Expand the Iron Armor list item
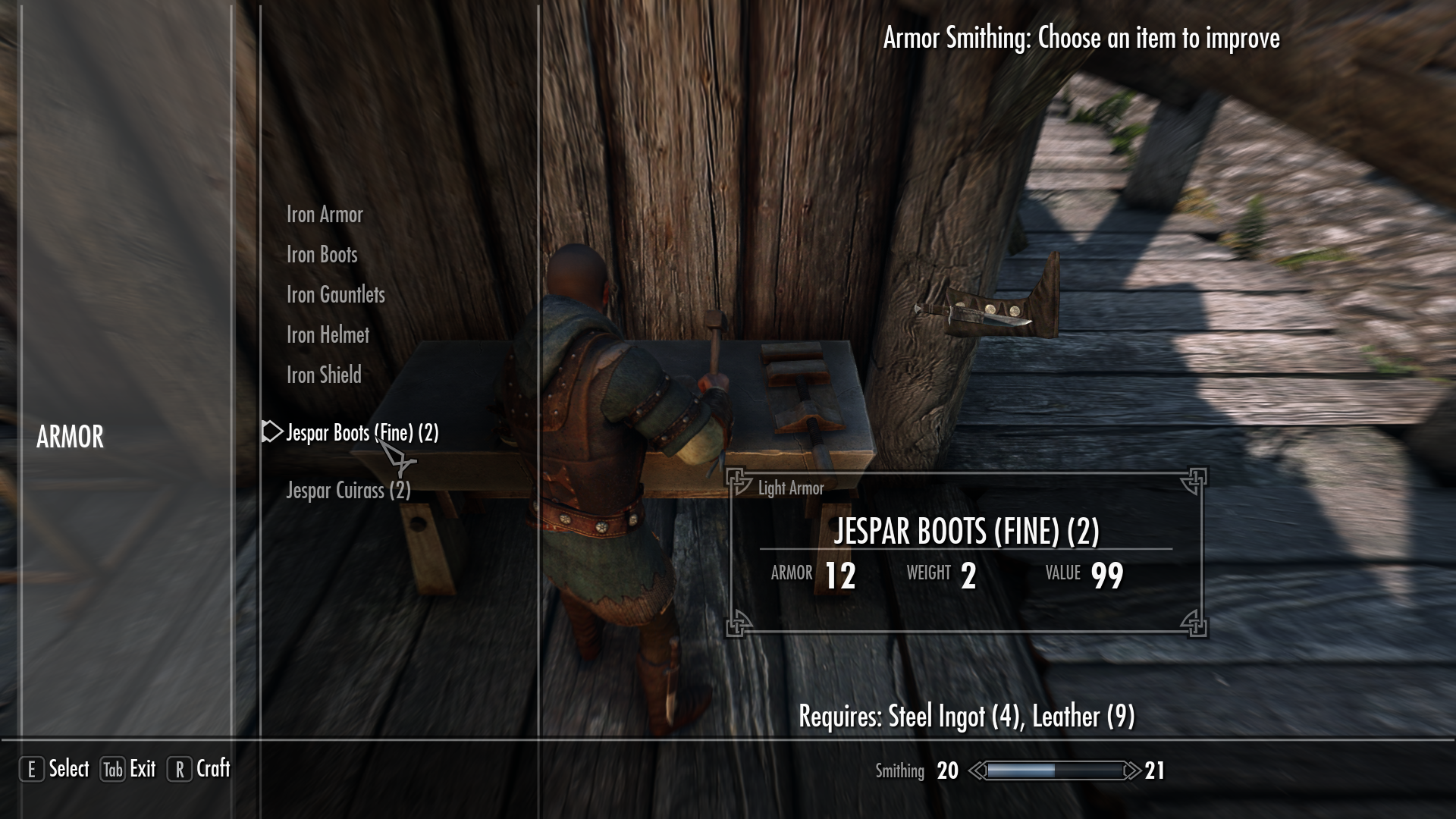 pyautogui.click(x=324, y=215)
